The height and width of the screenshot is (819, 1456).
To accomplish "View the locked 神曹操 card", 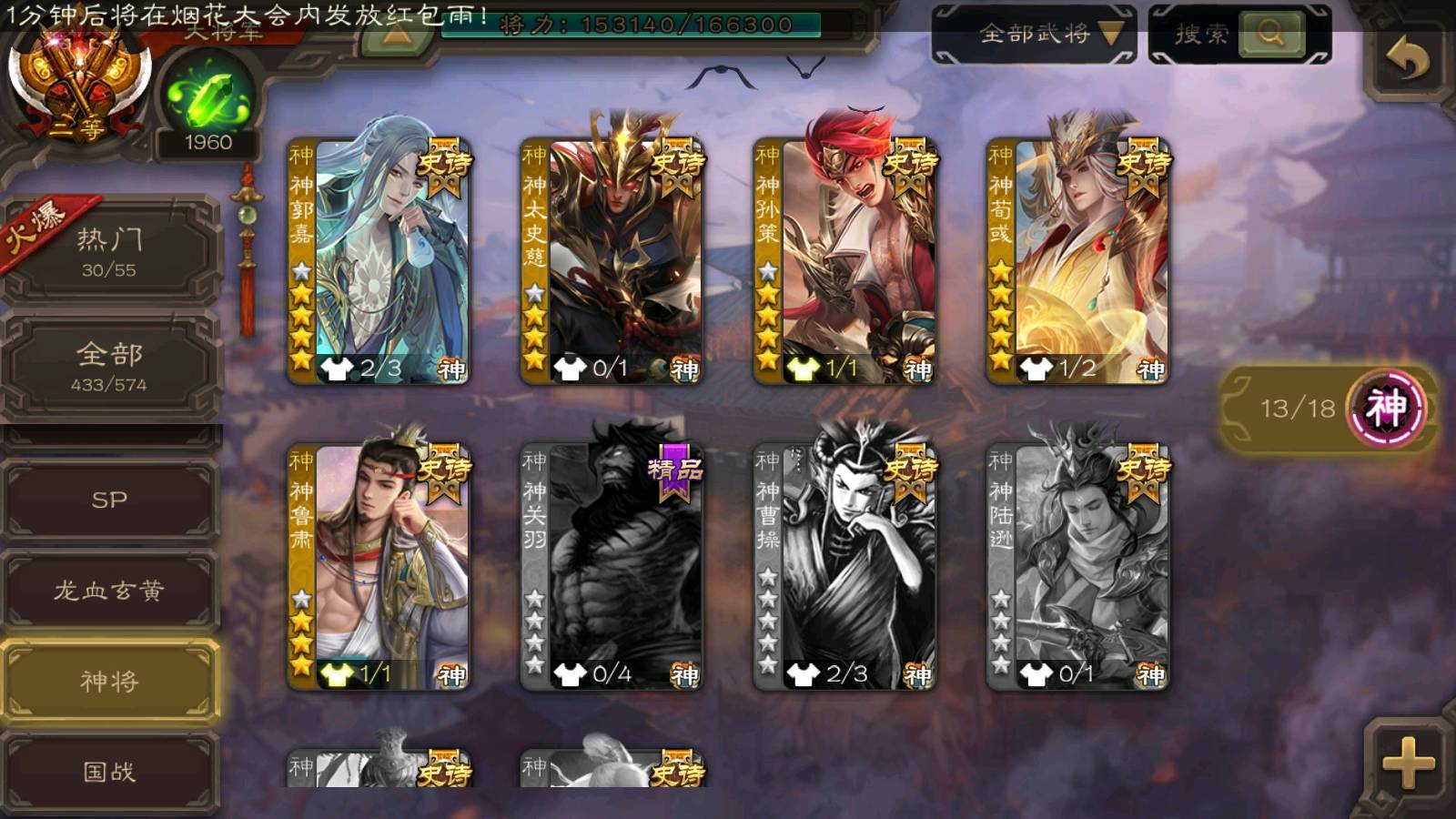I will click(x=845, y=566).
